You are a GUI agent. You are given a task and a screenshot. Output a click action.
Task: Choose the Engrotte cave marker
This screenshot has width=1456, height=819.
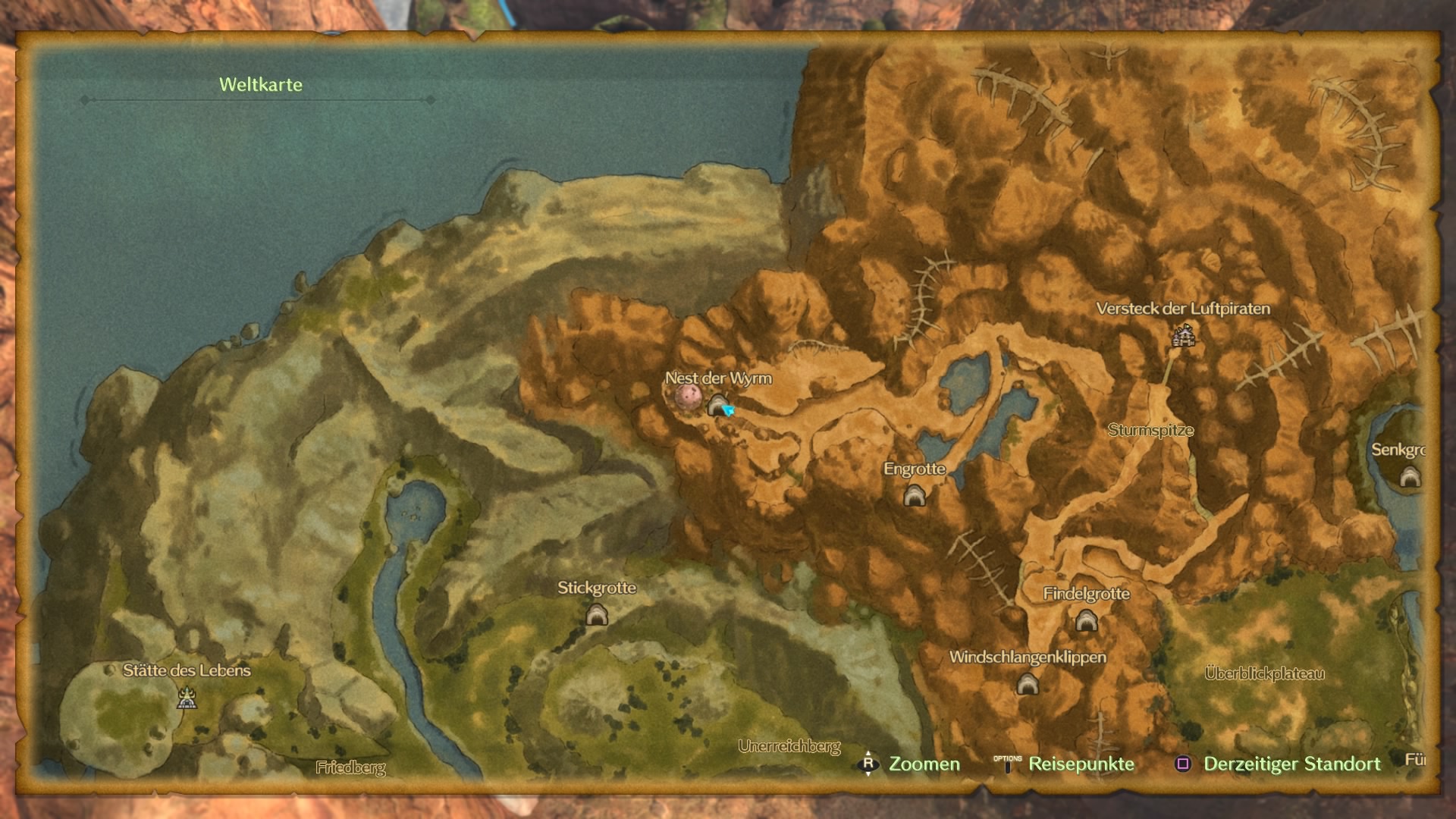(x=915, y=496)
